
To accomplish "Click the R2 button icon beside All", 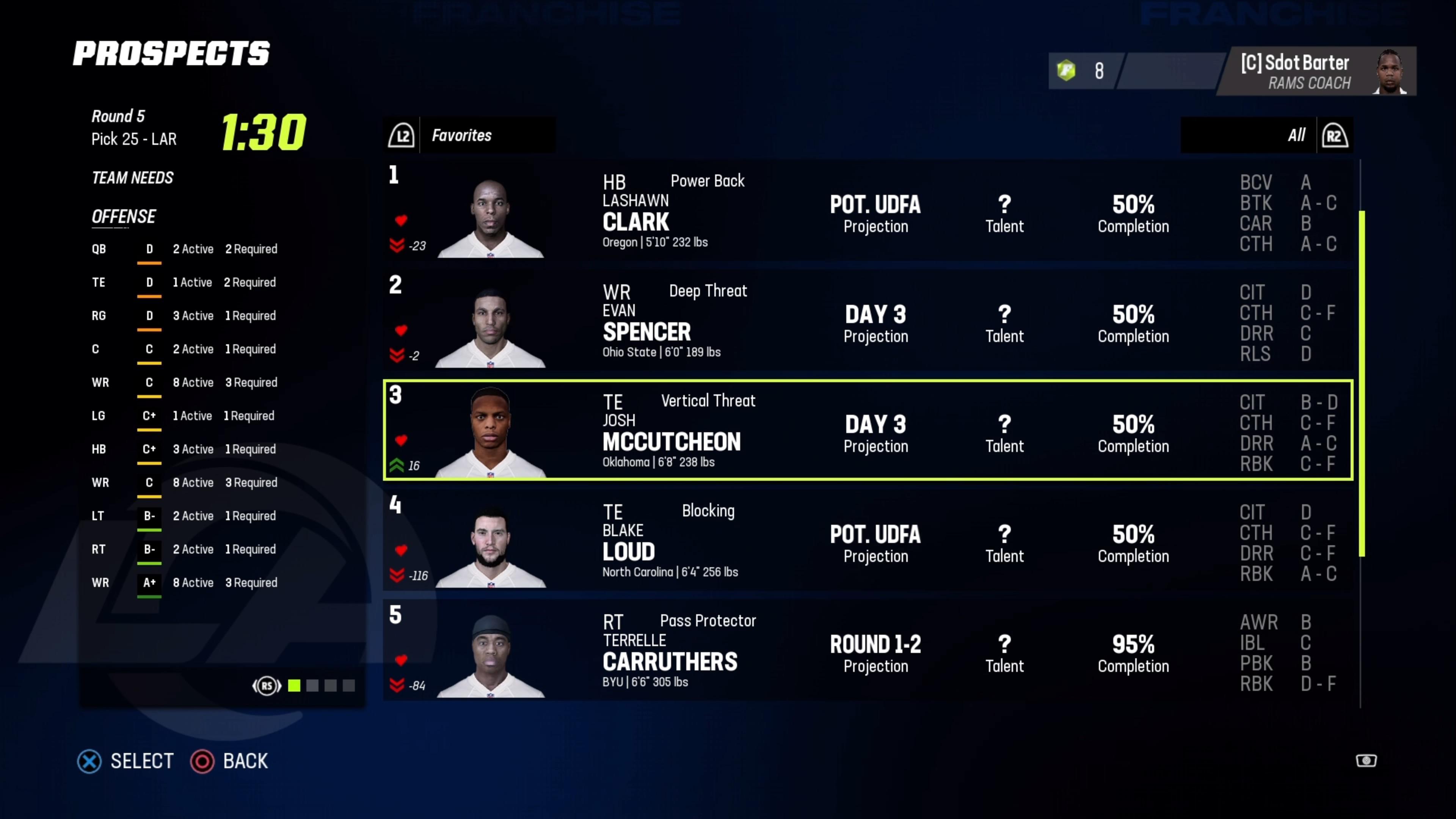I will point(1335,135).
